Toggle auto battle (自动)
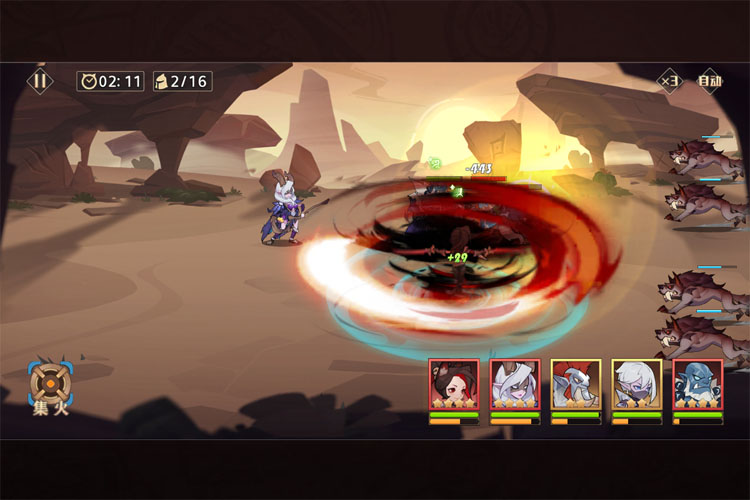Image resolution: width=750 pixels, height=500 pixels. (x=709, y=80)
